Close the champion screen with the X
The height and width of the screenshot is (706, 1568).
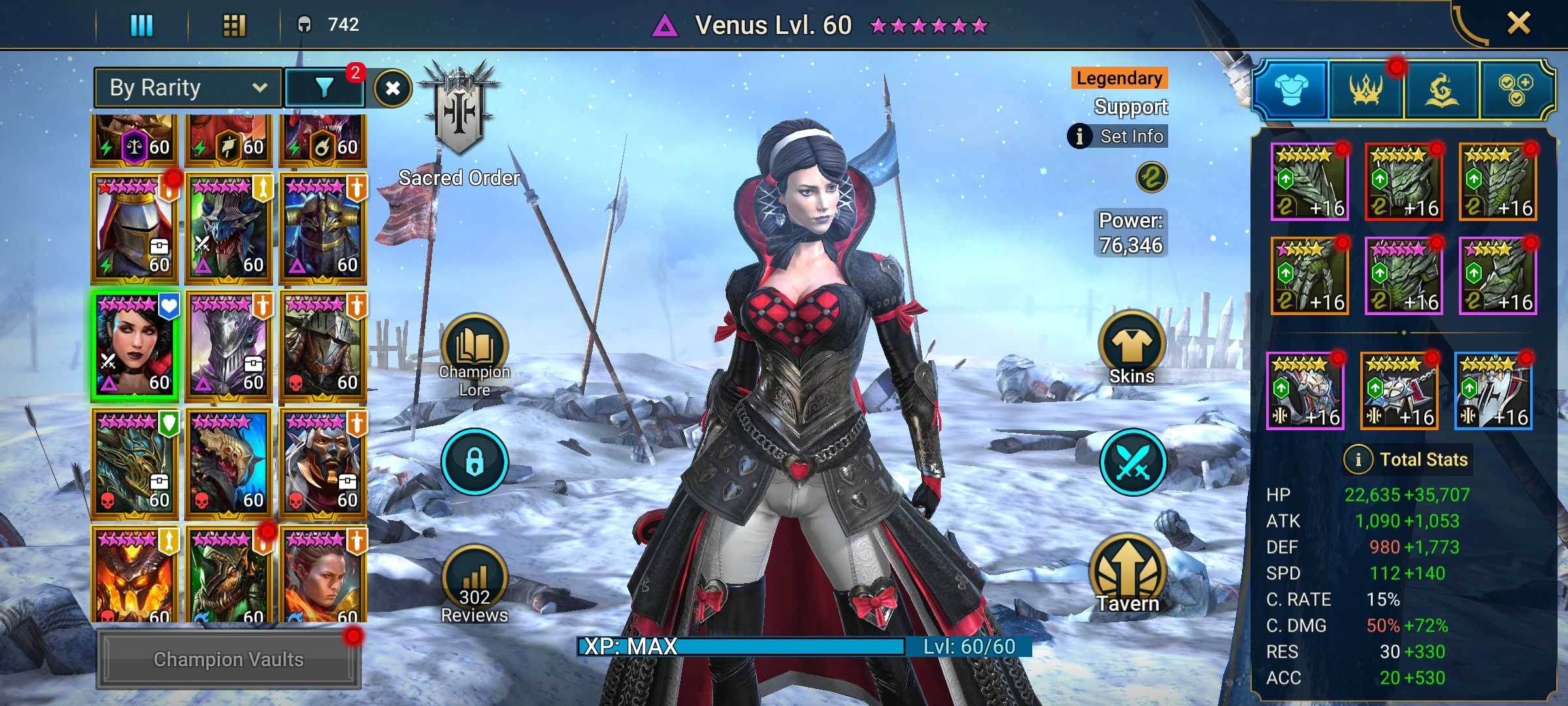[1518, 24]
